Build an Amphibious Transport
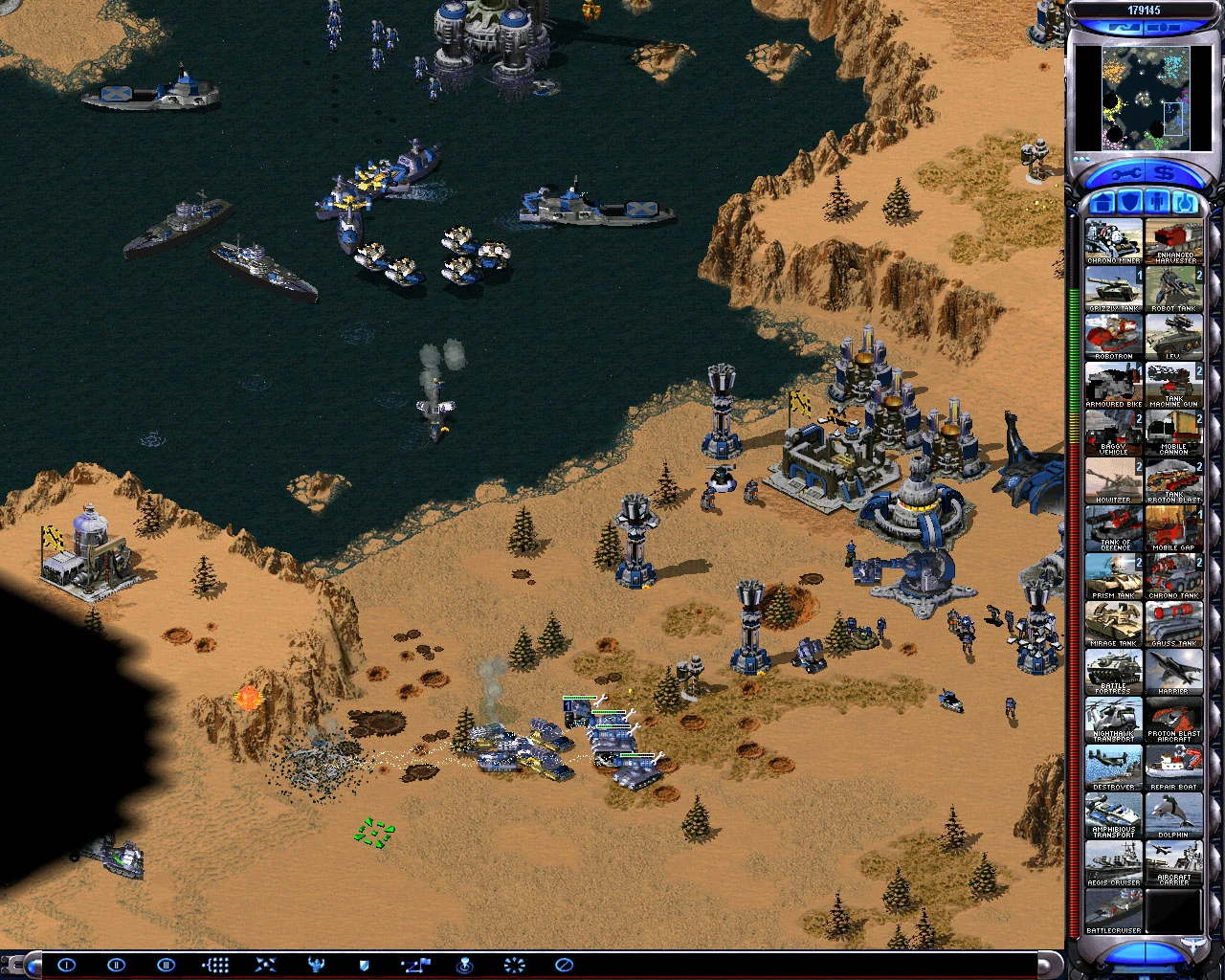Viewport: 1225px width, 980px height. (x=1113, y=813)
